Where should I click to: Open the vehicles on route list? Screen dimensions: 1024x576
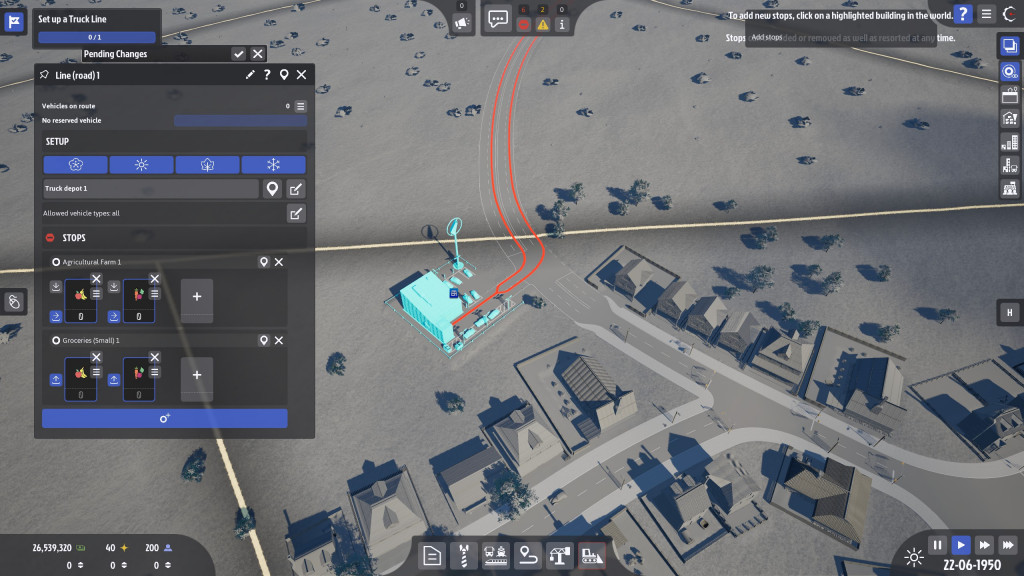tap(300, 106)
